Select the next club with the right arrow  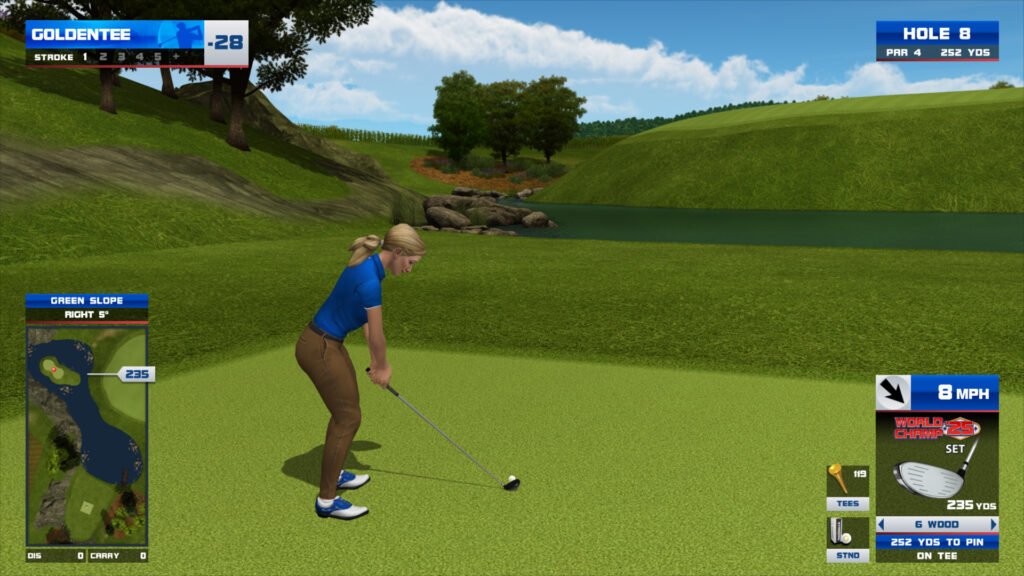(993, 524)
